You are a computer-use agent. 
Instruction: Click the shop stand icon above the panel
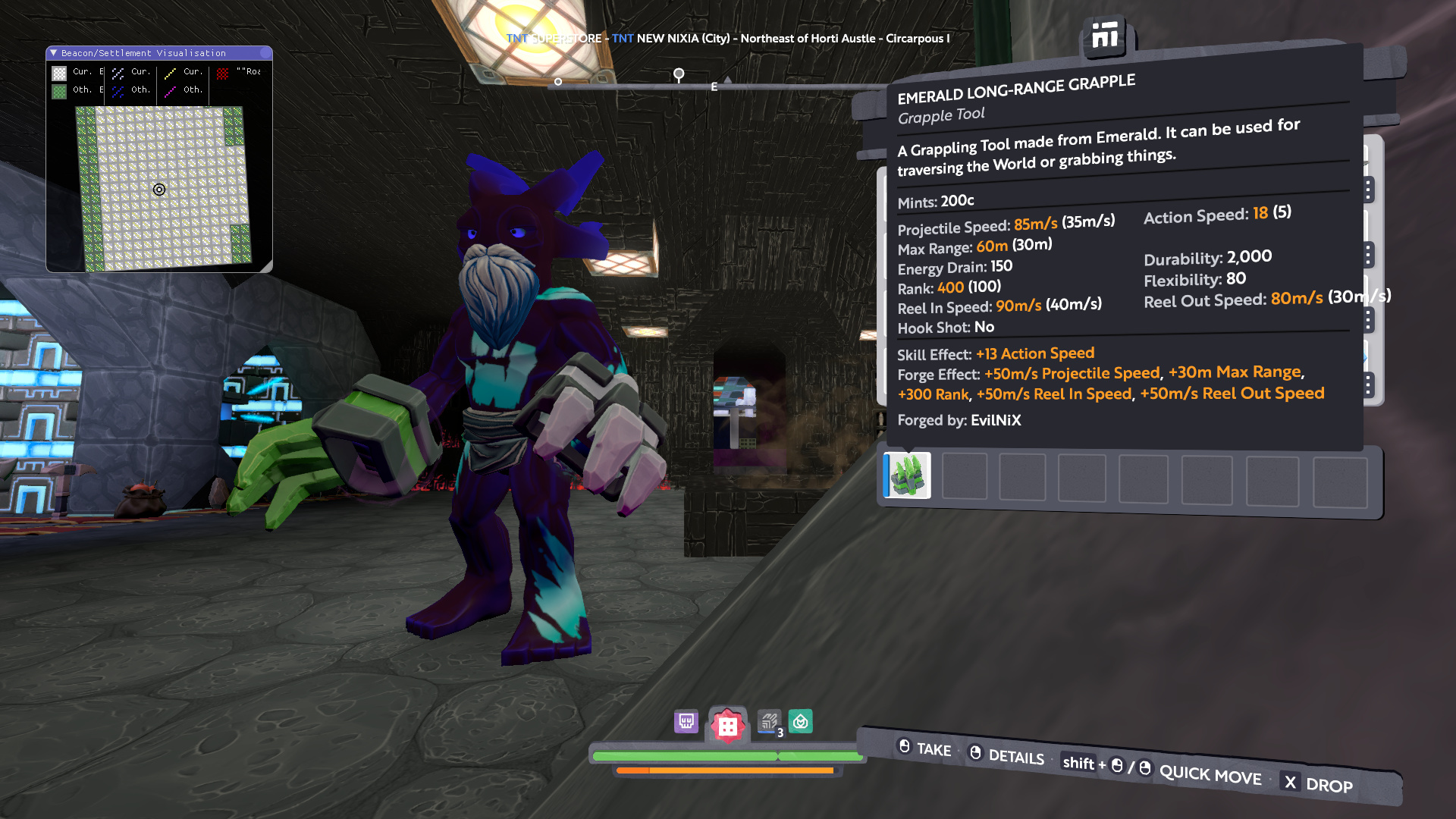click(x=1105, y=36)
